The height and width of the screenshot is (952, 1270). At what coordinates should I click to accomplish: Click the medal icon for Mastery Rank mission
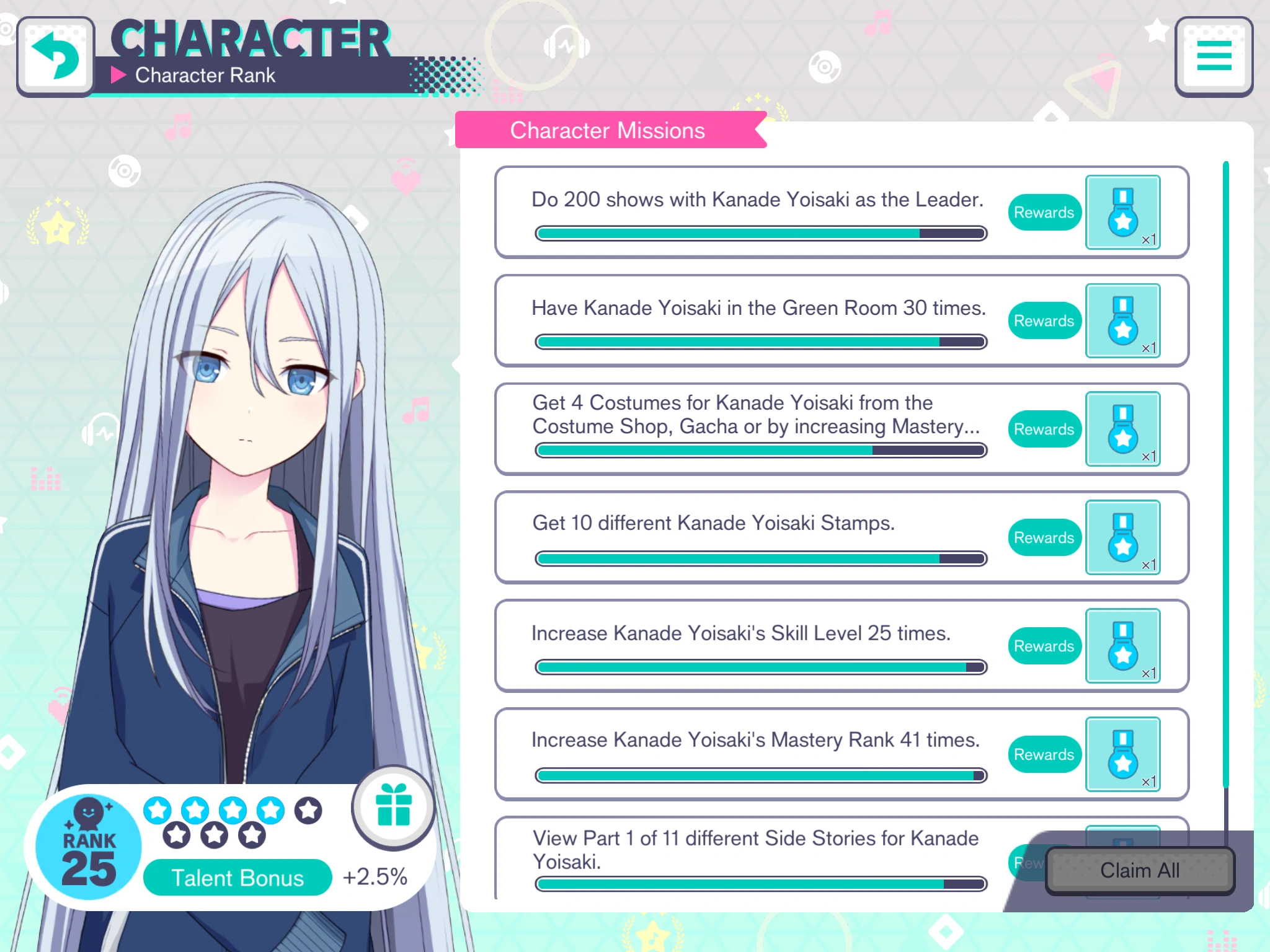click(1122, 754)
